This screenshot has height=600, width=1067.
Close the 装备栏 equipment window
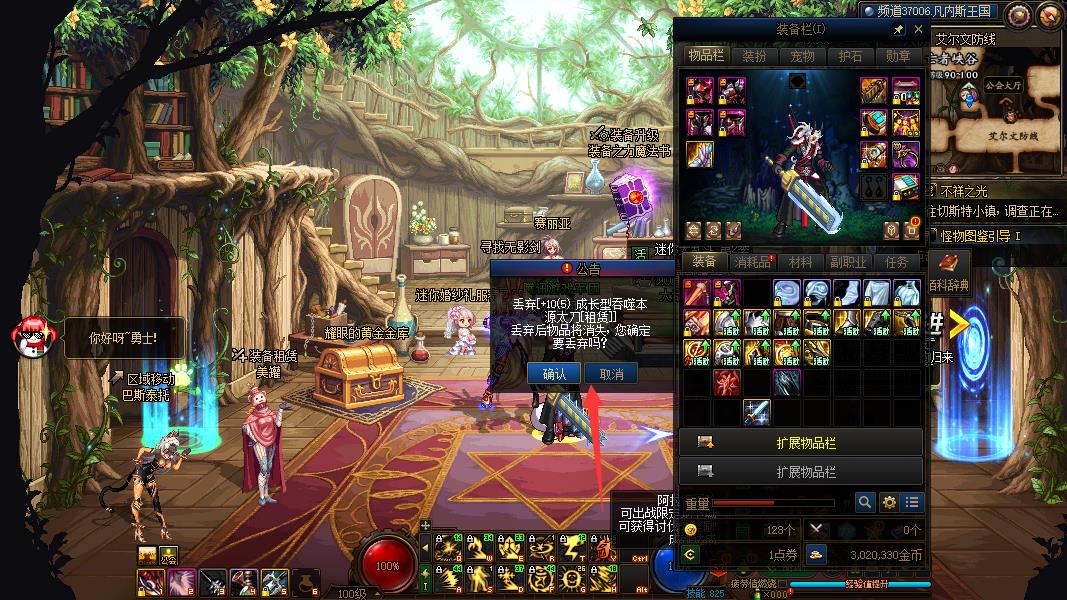[919, 30]
